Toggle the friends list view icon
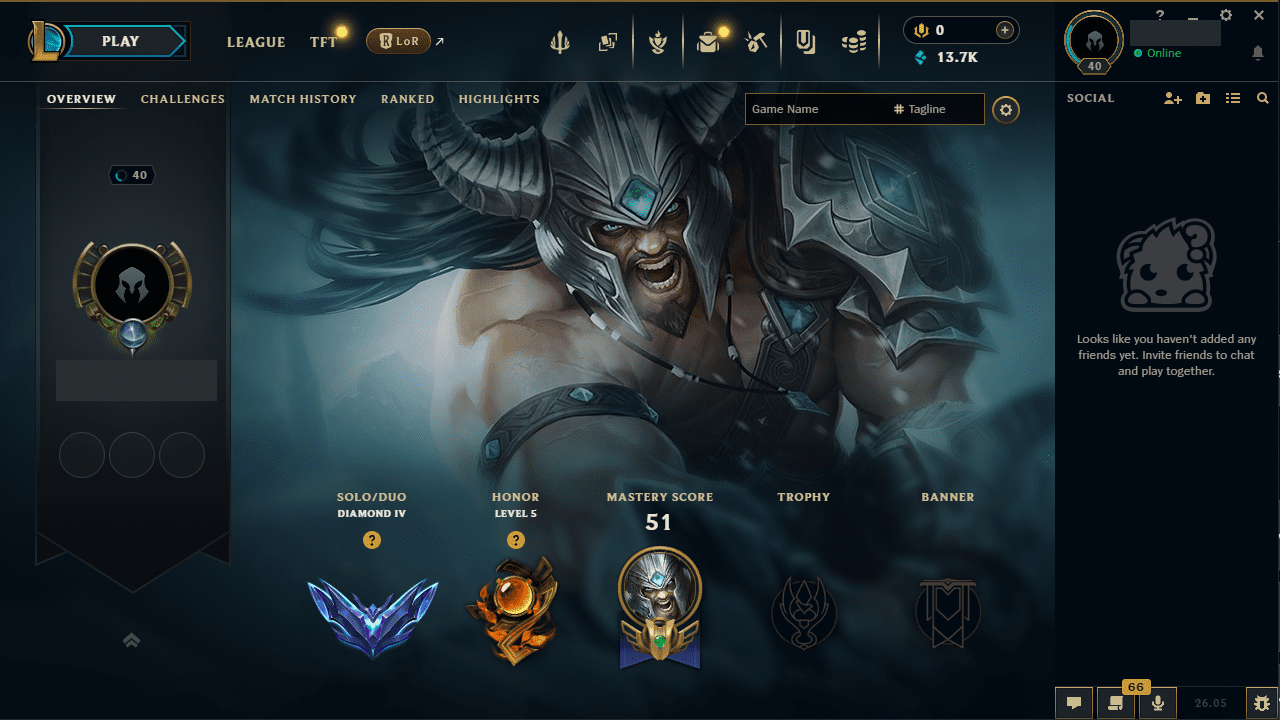Screen dimensions: 1280x720 (1233, 98)
